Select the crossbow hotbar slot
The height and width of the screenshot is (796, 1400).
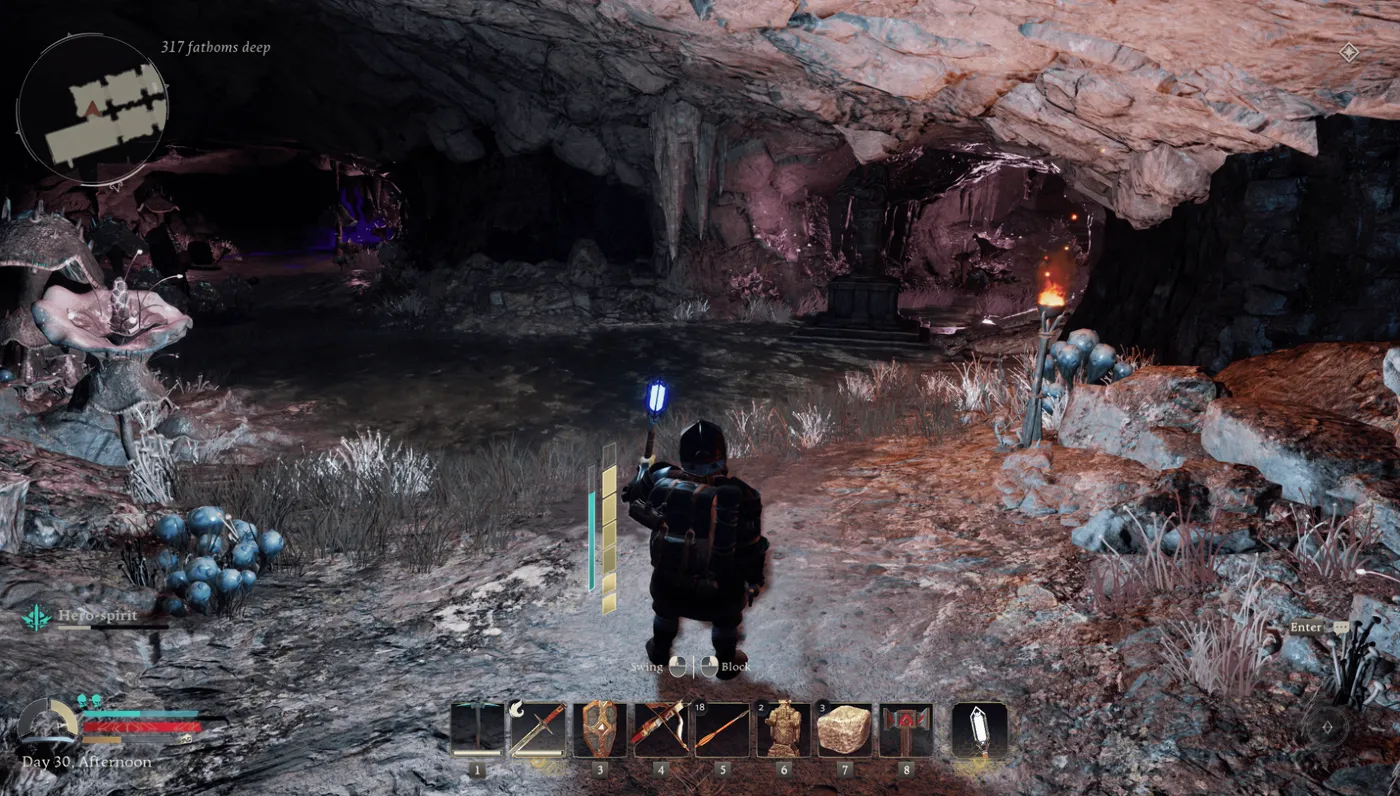661,730
